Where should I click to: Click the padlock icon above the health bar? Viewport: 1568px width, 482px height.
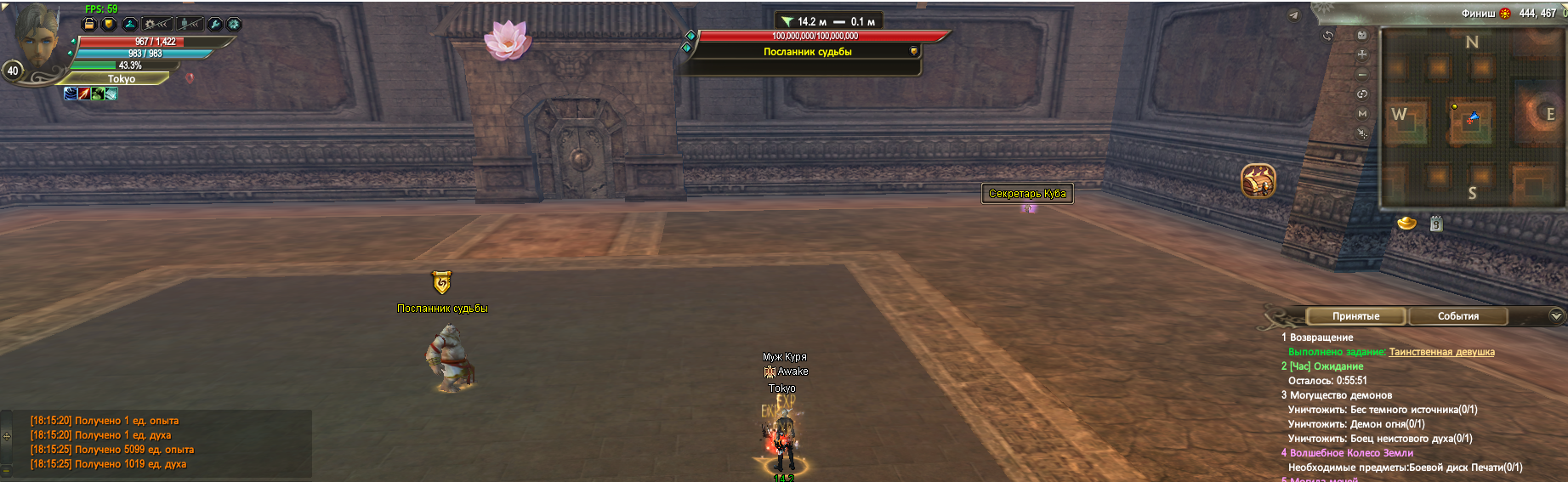pyautogui.click(x=89, y=24)
